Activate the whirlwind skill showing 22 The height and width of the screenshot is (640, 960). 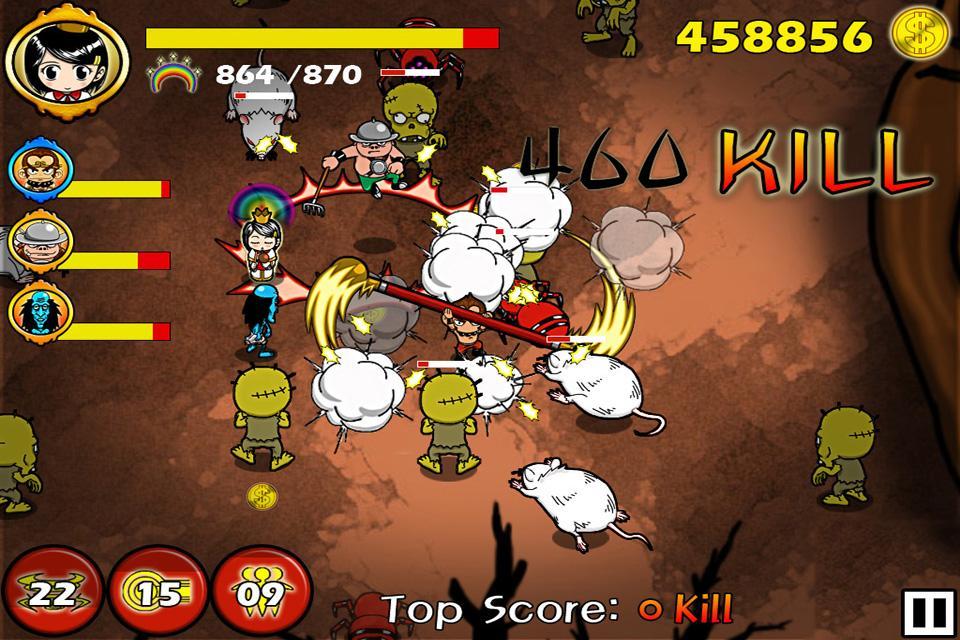click(x=50, y=593)
